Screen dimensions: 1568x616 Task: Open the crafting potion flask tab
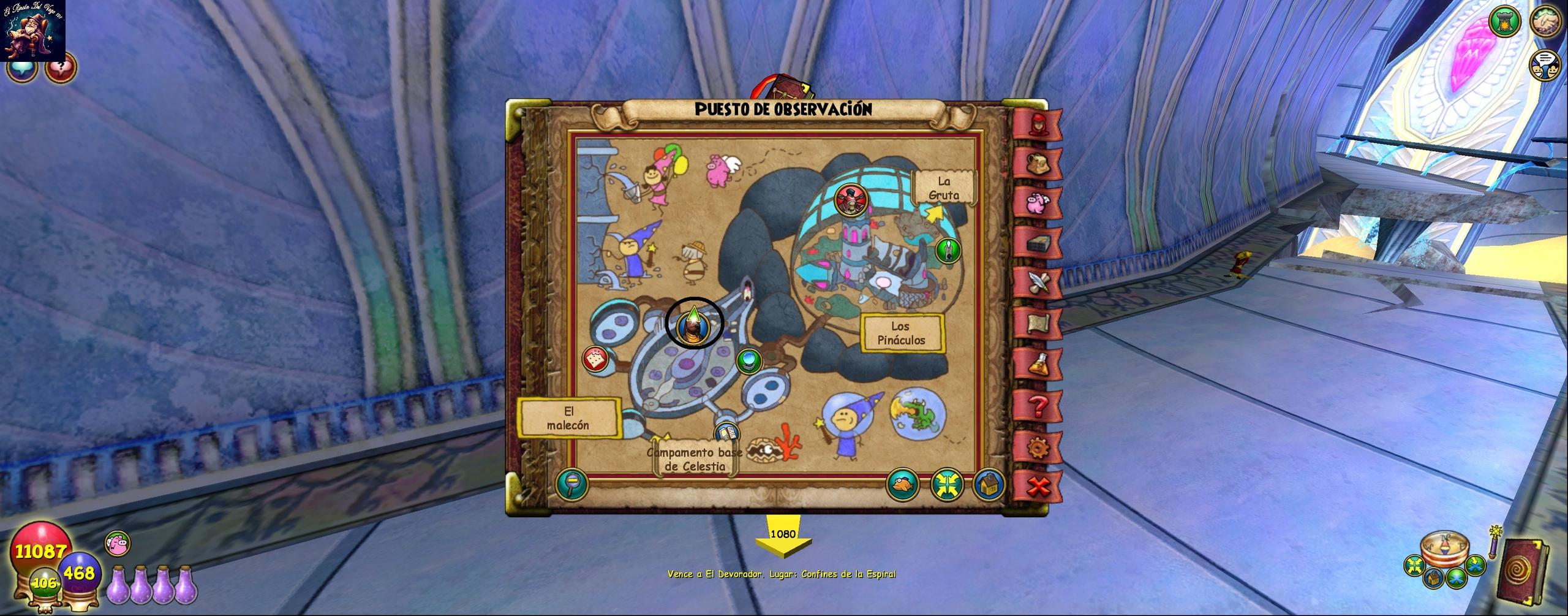pyautogui.click(x=1038, y=365)
